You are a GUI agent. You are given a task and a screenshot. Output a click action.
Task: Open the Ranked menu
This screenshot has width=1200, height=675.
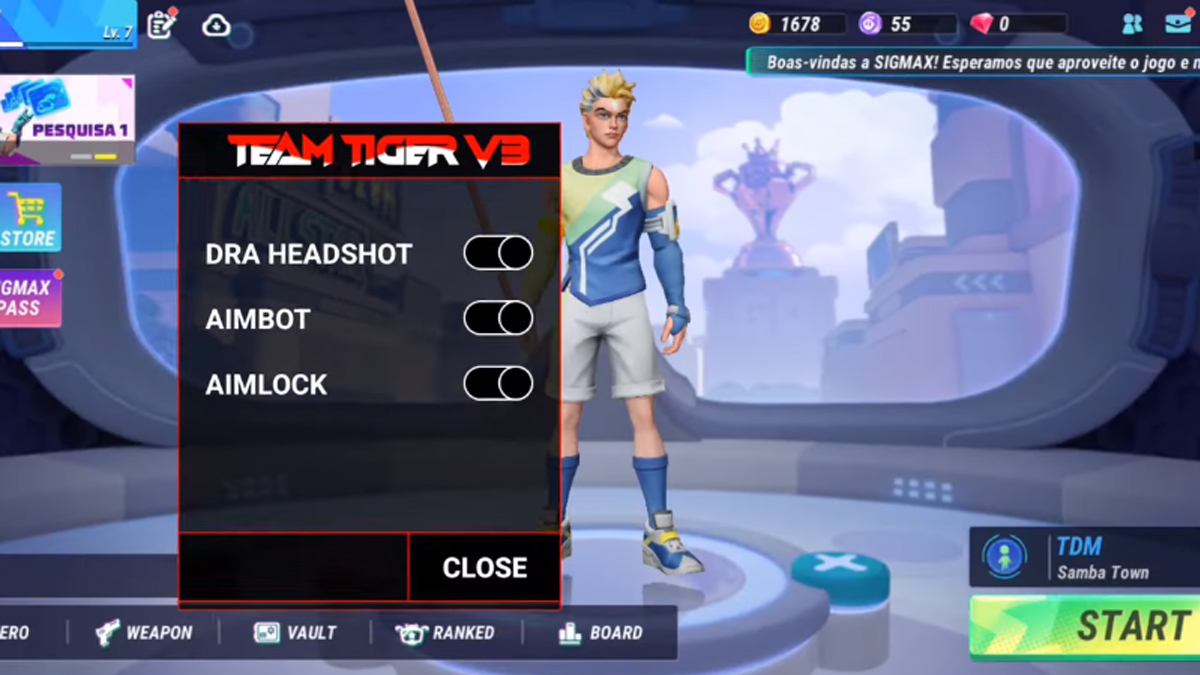click(445, 632)
